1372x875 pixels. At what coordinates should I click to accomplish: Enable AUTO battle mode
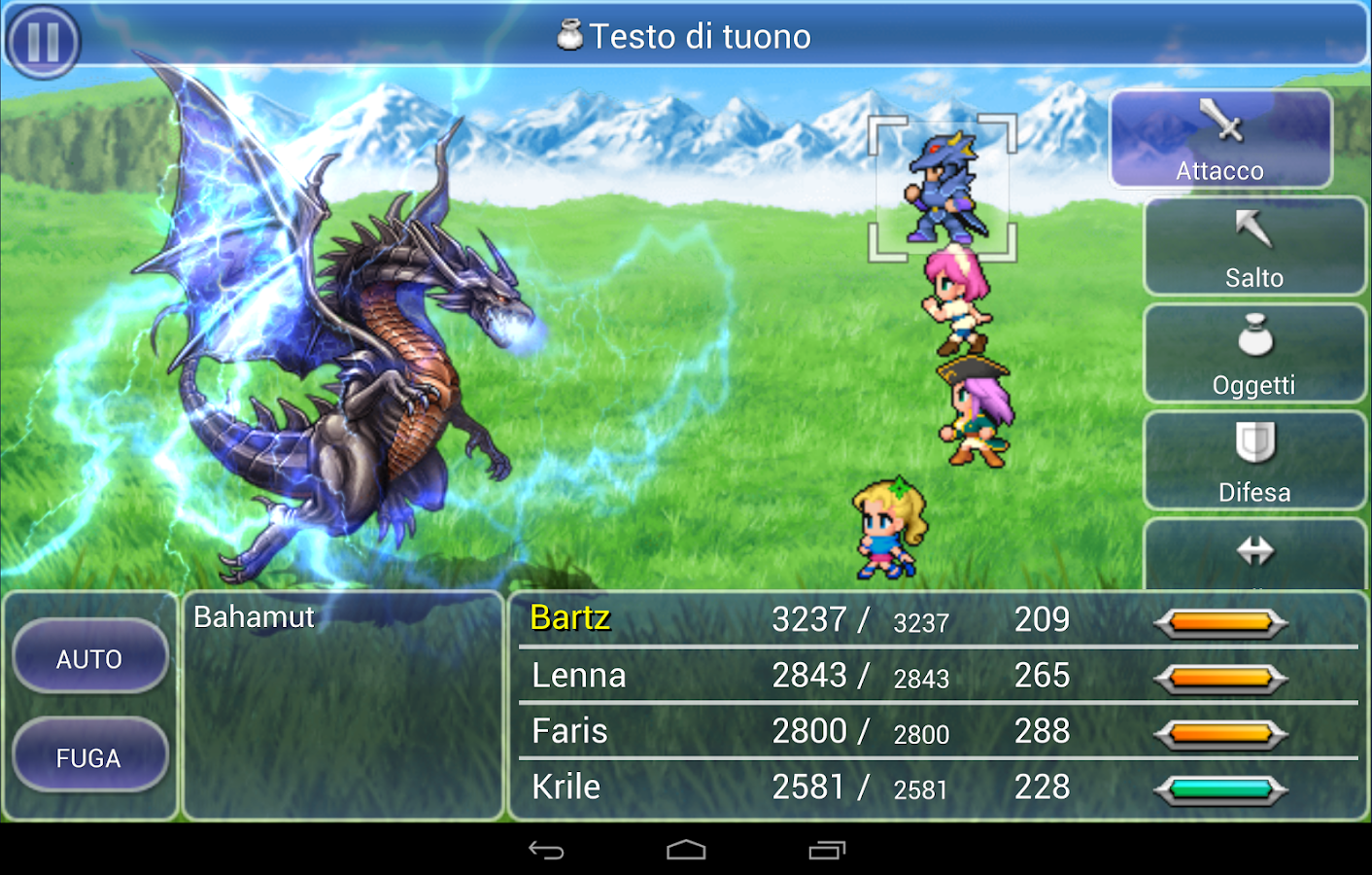pos(89,657)
